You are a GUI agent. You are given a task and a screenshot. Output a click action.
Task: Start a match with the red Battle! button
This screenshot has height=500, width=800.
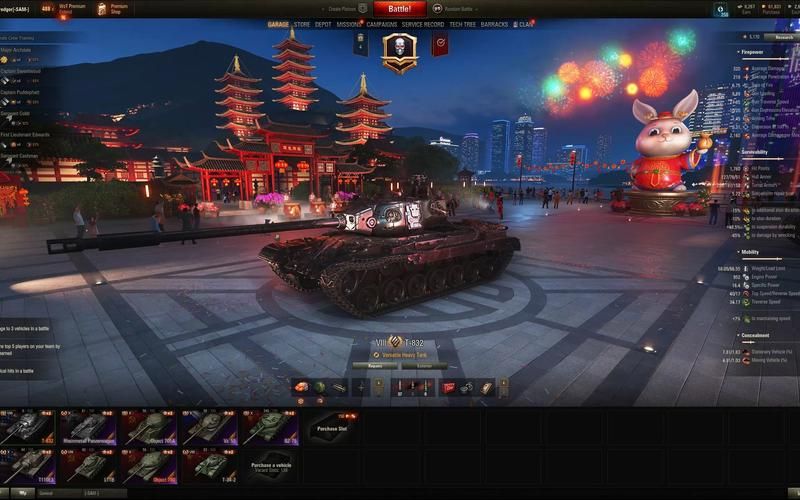click(400, 8)
